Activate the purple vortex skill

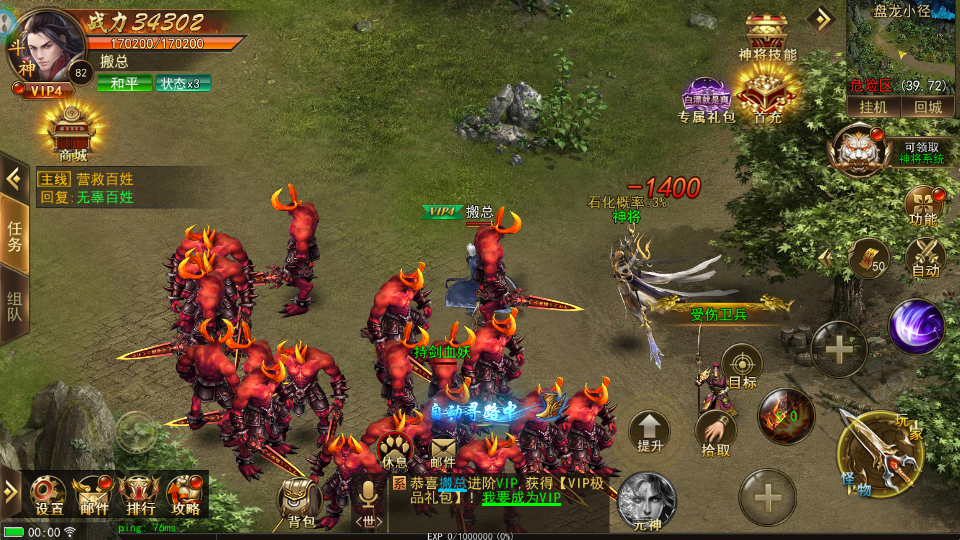(x=916, y=326)
